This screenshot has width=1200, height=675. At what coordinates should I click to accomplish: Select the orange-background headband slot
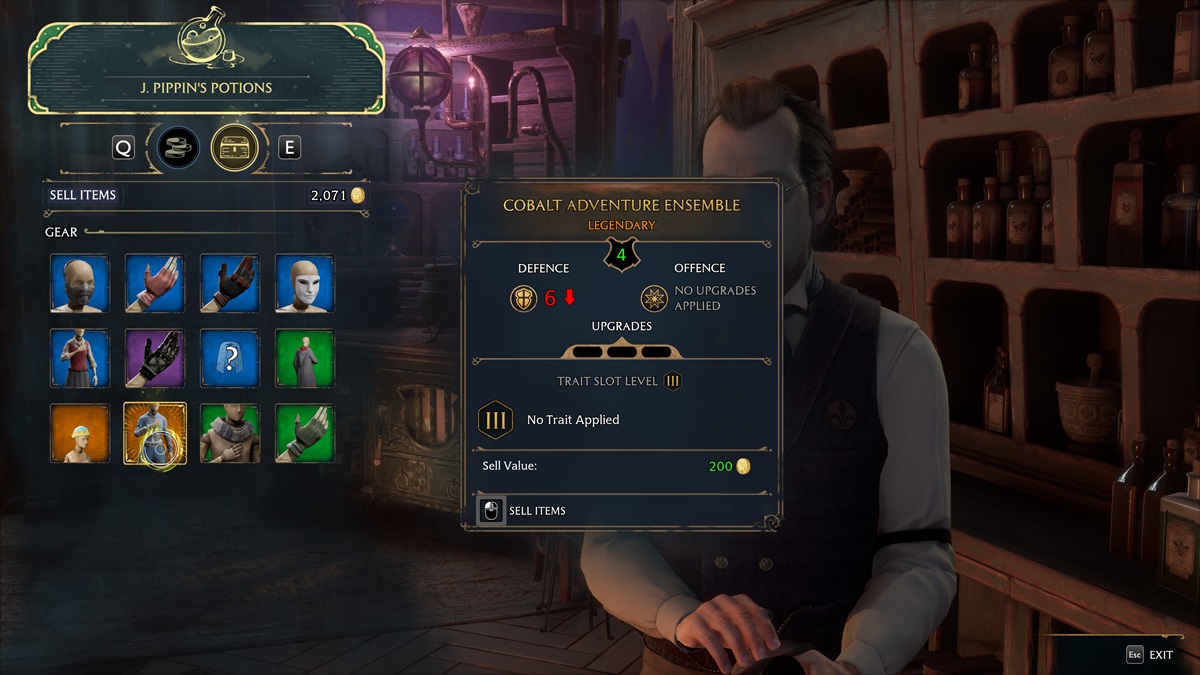[80, 433]
